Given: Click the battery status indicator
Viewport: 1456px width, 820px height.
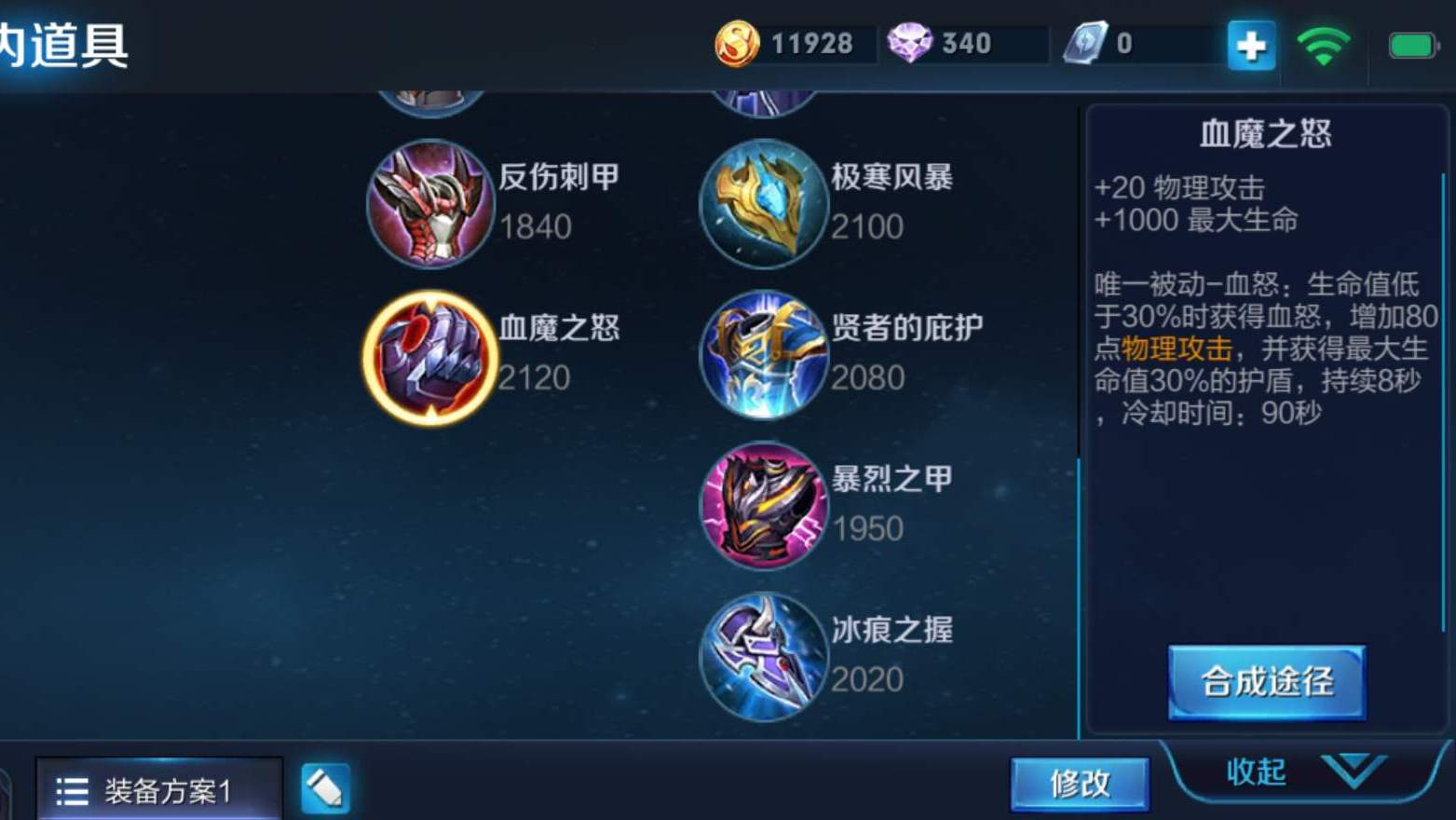Looking at the screenshot, I should point(1408,41).
